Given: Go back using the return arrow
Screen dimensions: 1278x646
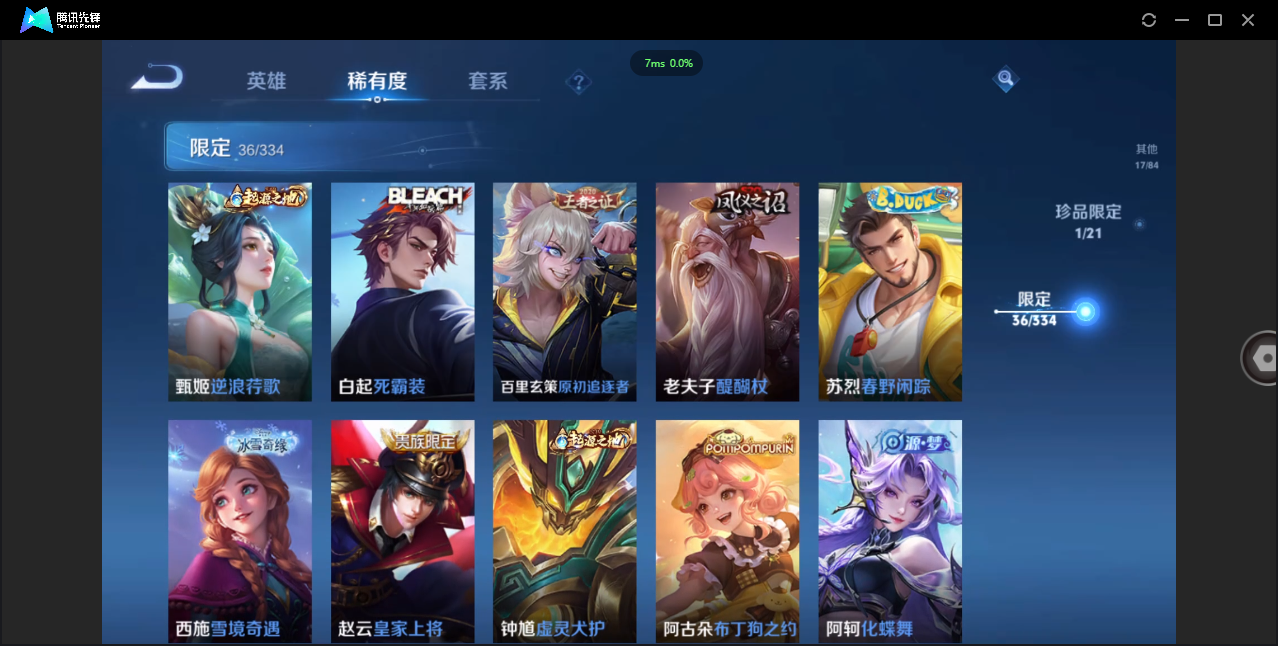Looking at the screenshot, I should [157, 77].
